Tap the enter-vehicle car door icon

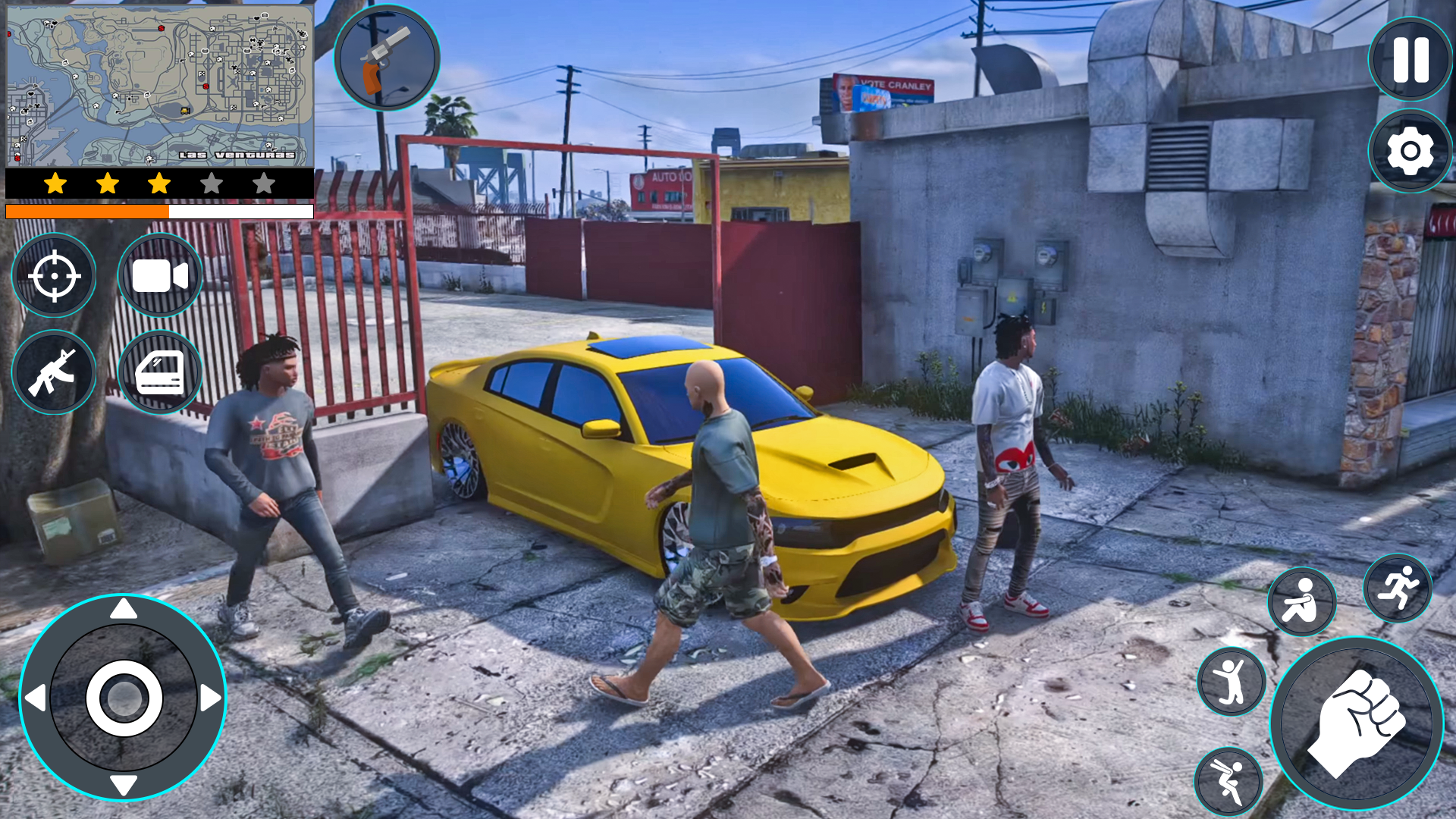[158, 372]
